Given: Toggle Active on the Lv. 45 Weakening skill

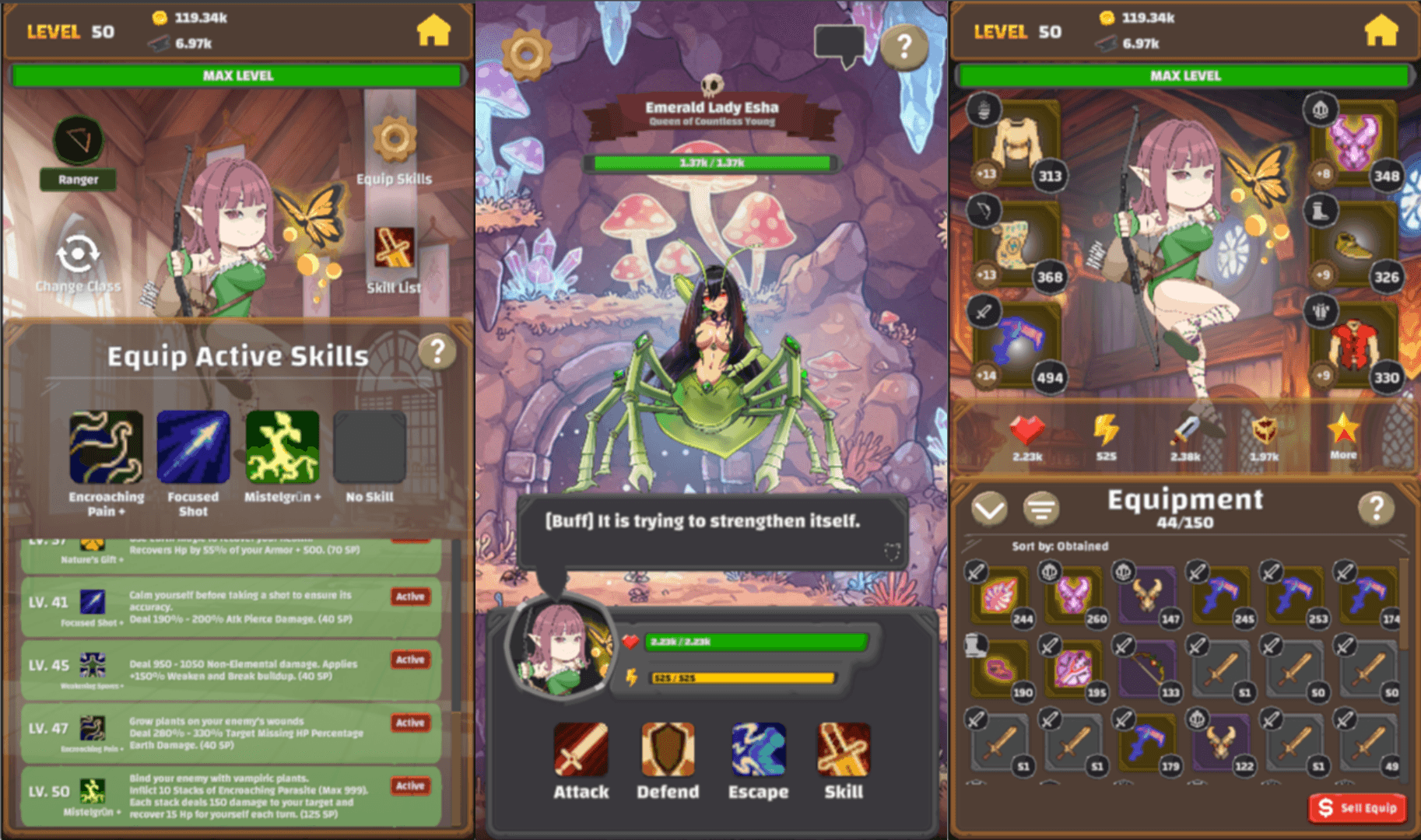Looking at the screenshot, I should [410, 660].
